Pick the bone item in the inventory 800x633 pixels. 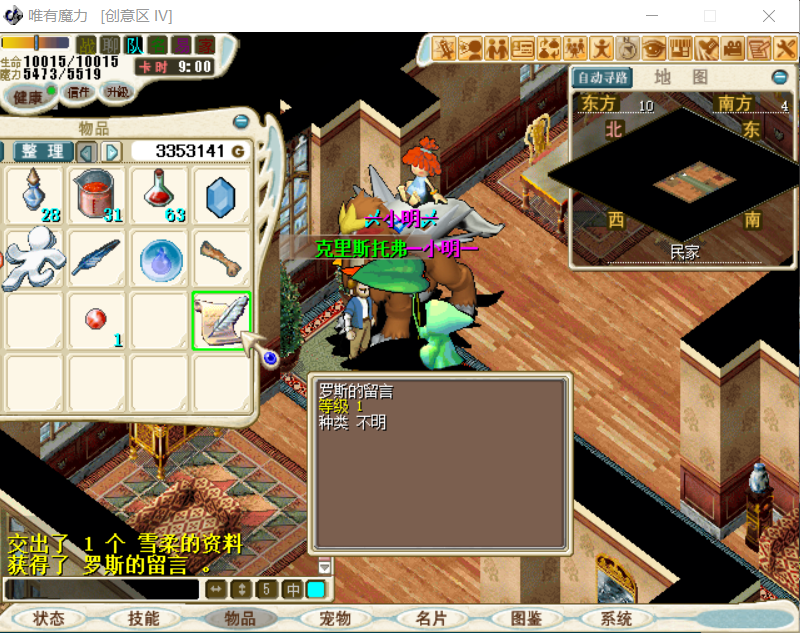[x=220, y=258]
